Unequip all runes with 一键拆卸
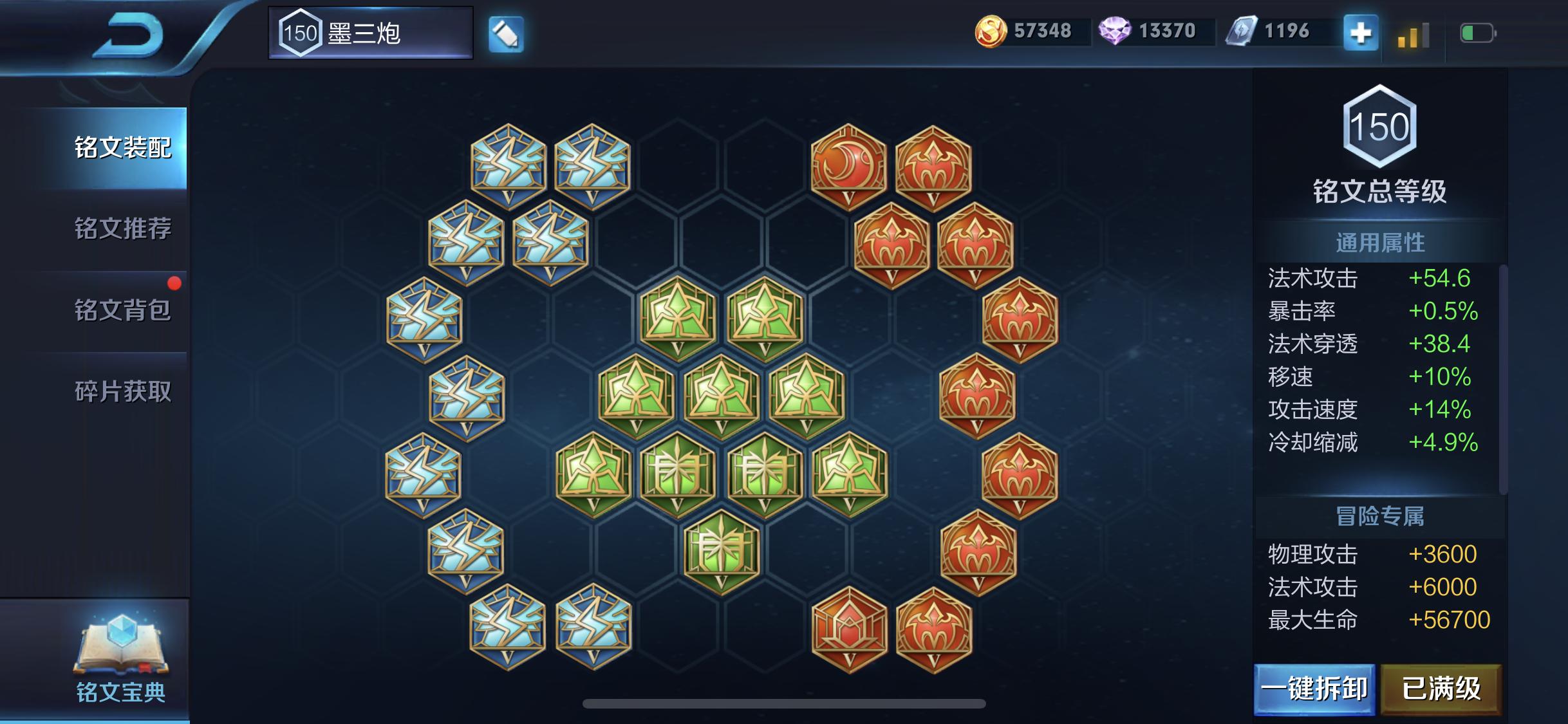Viewport: 1568px width, 724px height. point(1314,689)
